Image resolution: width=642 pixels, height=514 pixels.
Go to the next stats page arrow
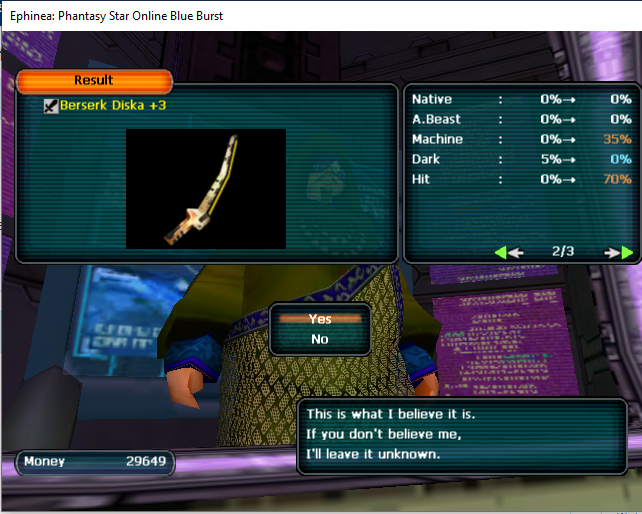click(x=620, y=252)
